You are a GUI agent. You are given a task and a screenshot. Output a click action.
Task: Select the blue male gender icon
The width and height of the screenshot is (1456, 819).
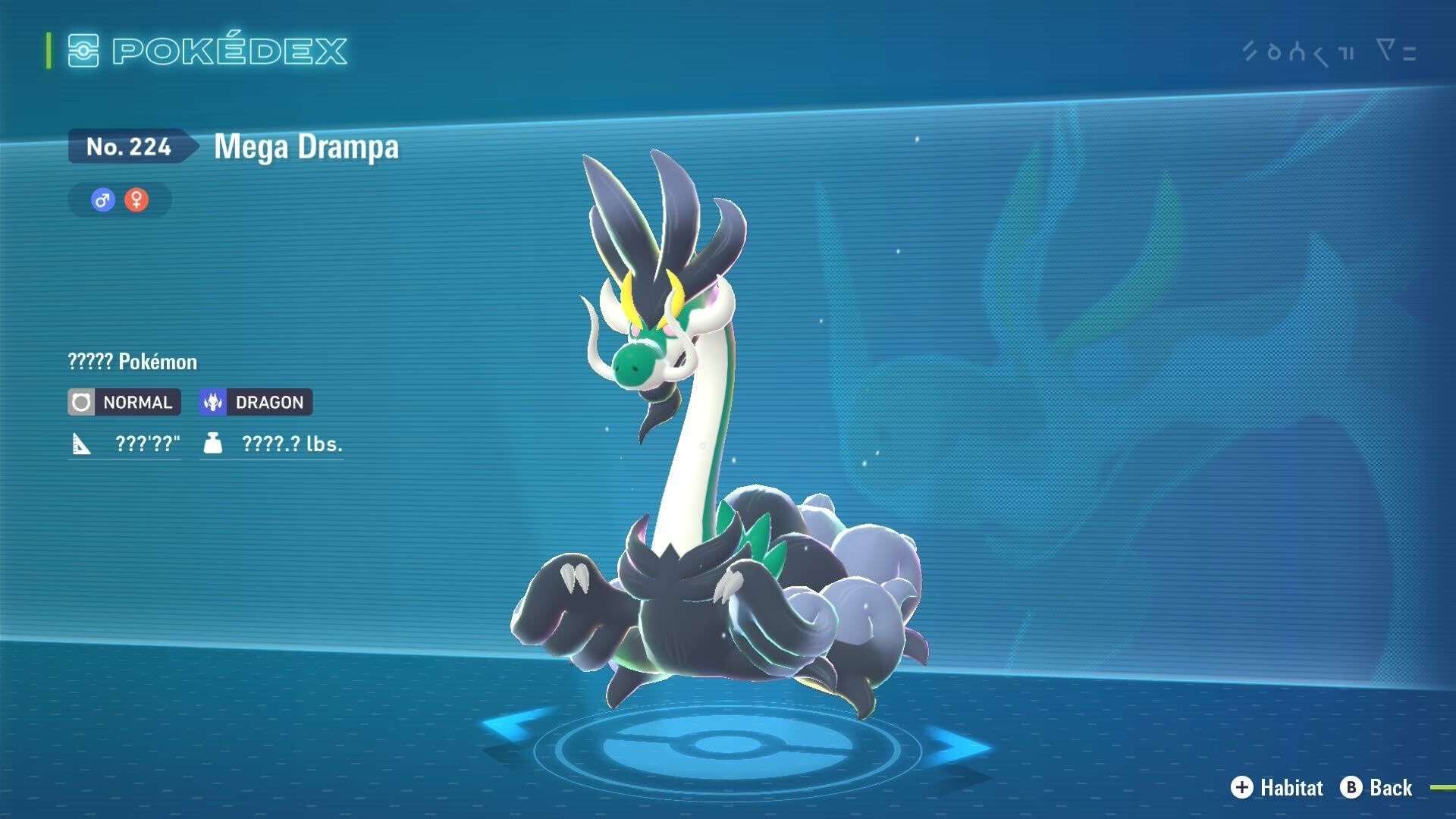coord(103,200)
